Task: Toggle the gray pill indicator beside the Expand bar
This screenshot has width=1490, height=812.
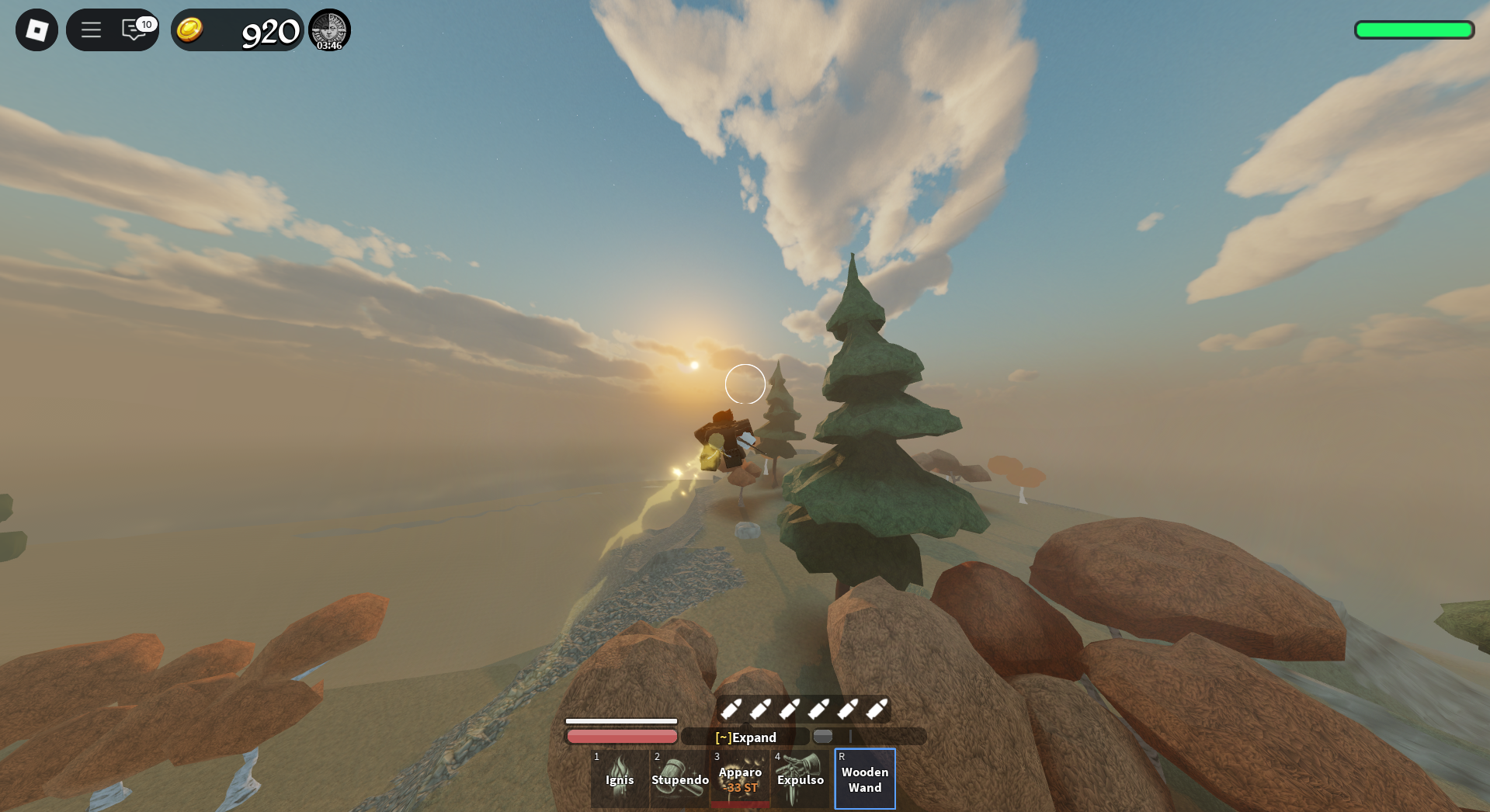Action: (x=823, y=736)
